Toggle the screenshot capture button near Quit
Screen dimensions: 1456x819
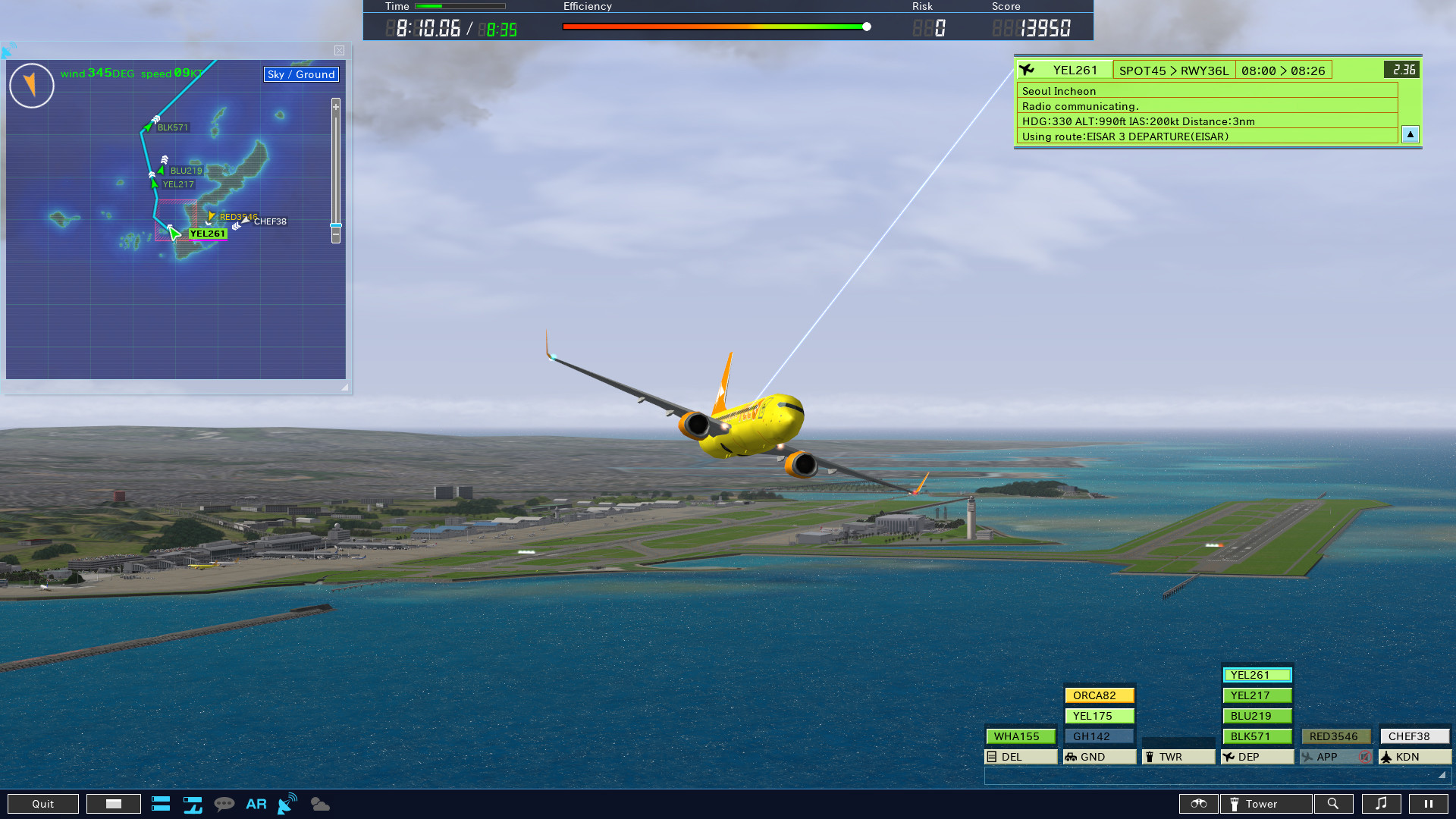114,803
